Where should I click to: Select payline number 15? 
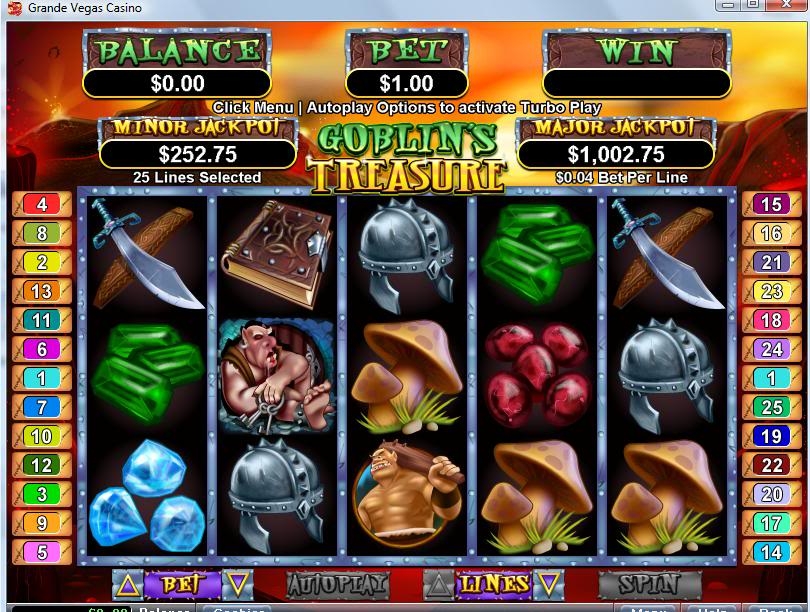(x=770, y=205)
